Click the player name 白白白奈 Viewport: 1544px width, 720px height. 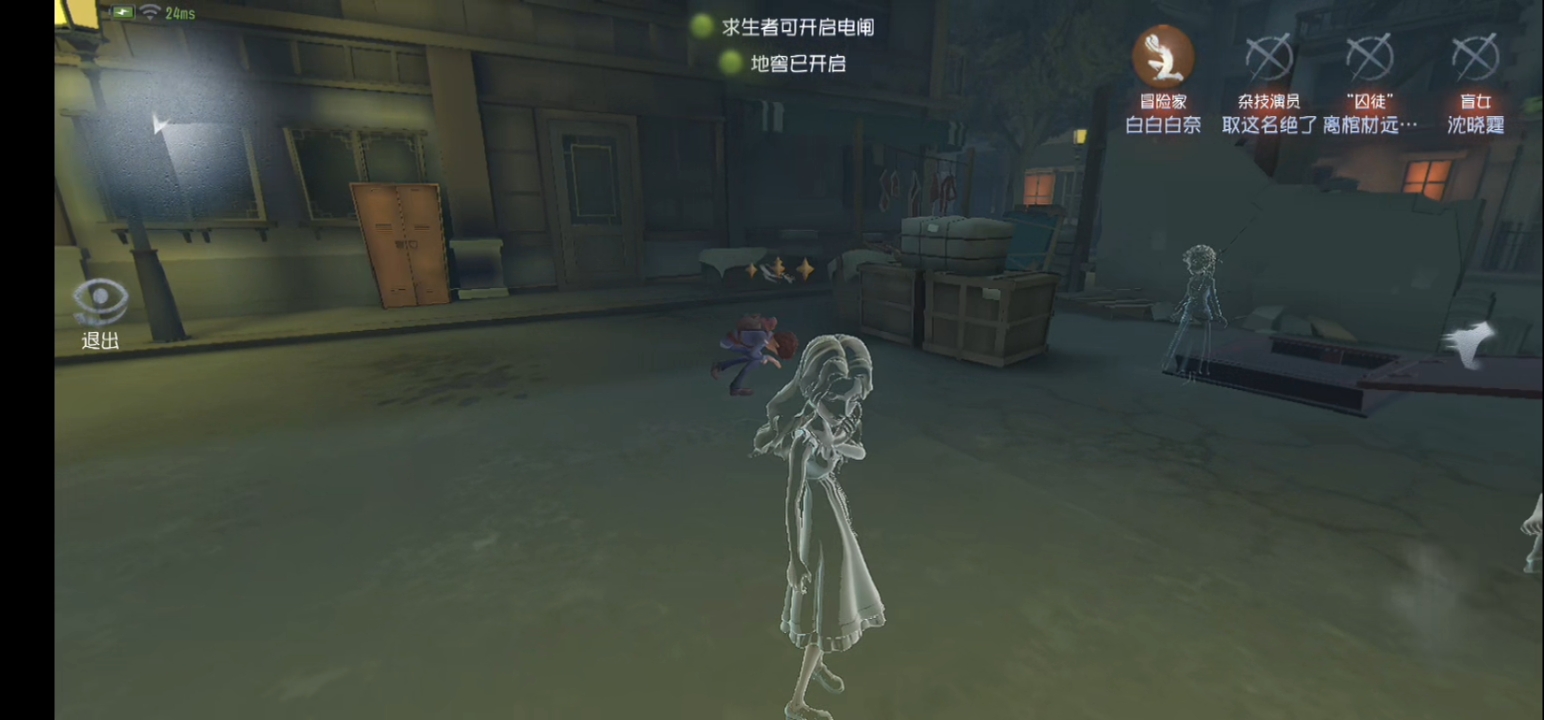1162,126
